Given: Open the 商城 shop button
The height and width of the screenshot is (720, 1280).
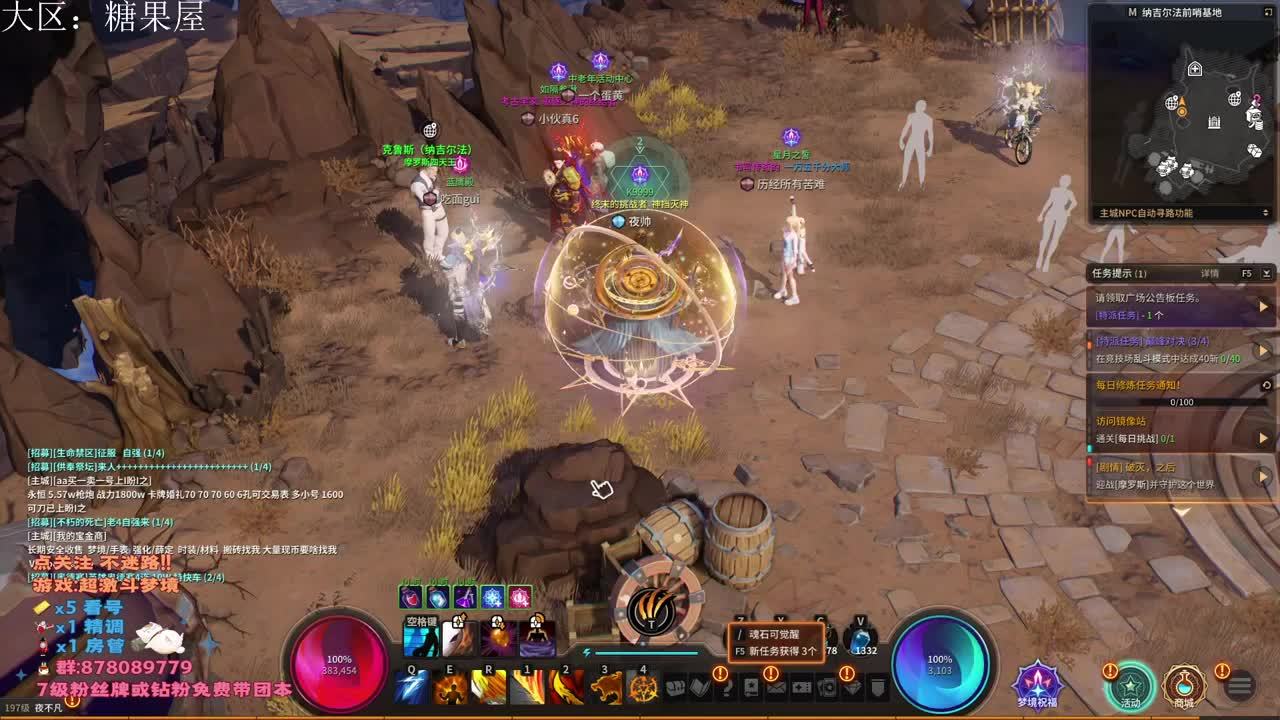Looking at the screenshot, I should coord(1185,686).
